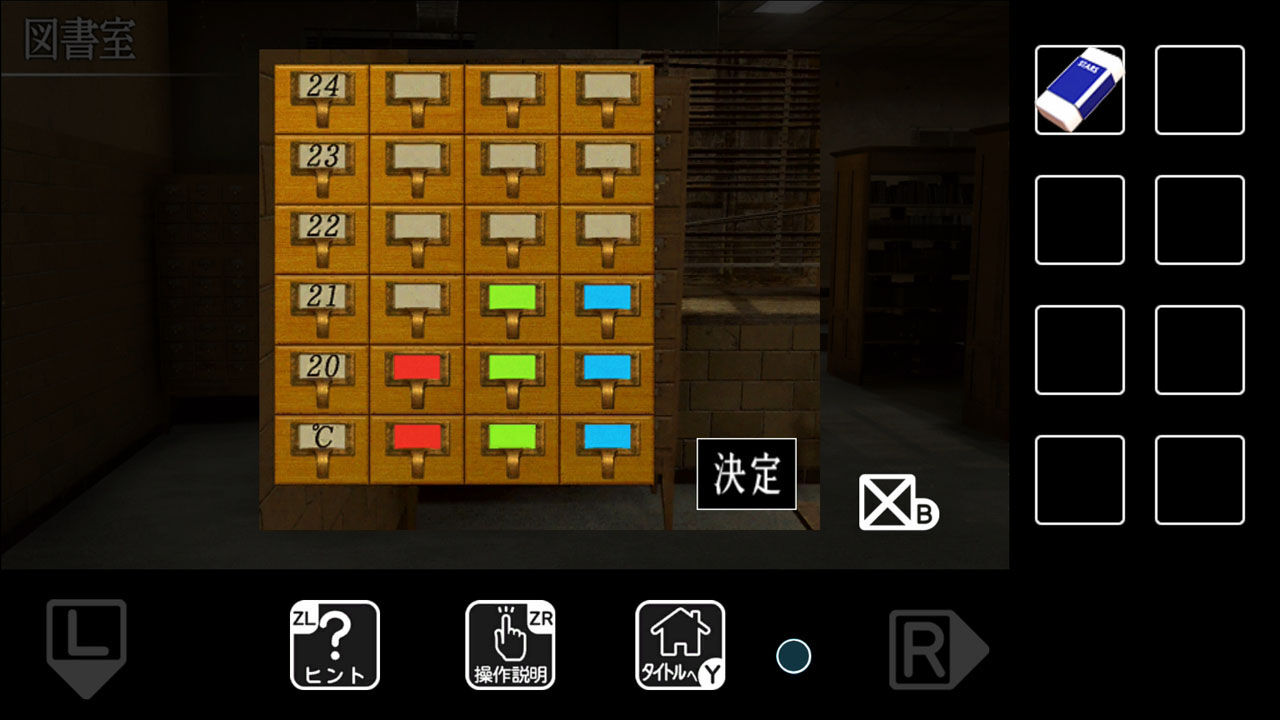Click an empty inventory slot

[1199, 89]
